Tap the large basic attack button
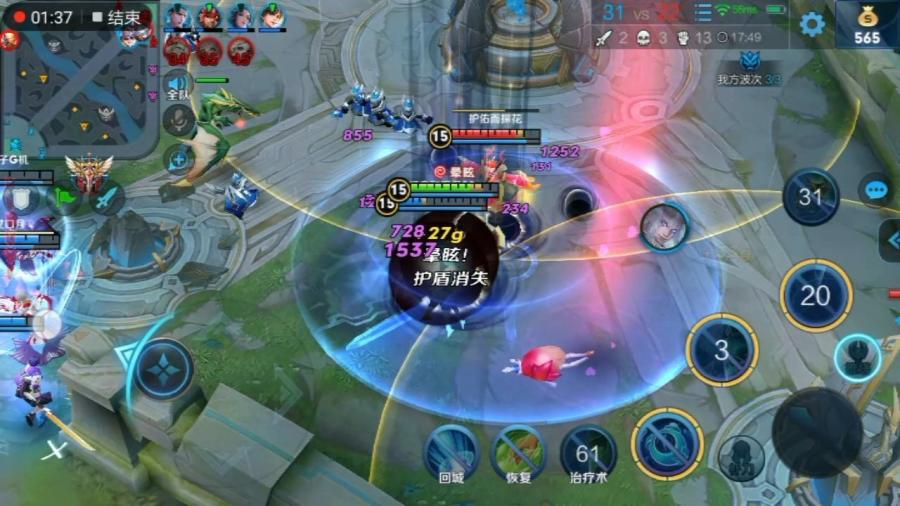 [815, 432]
